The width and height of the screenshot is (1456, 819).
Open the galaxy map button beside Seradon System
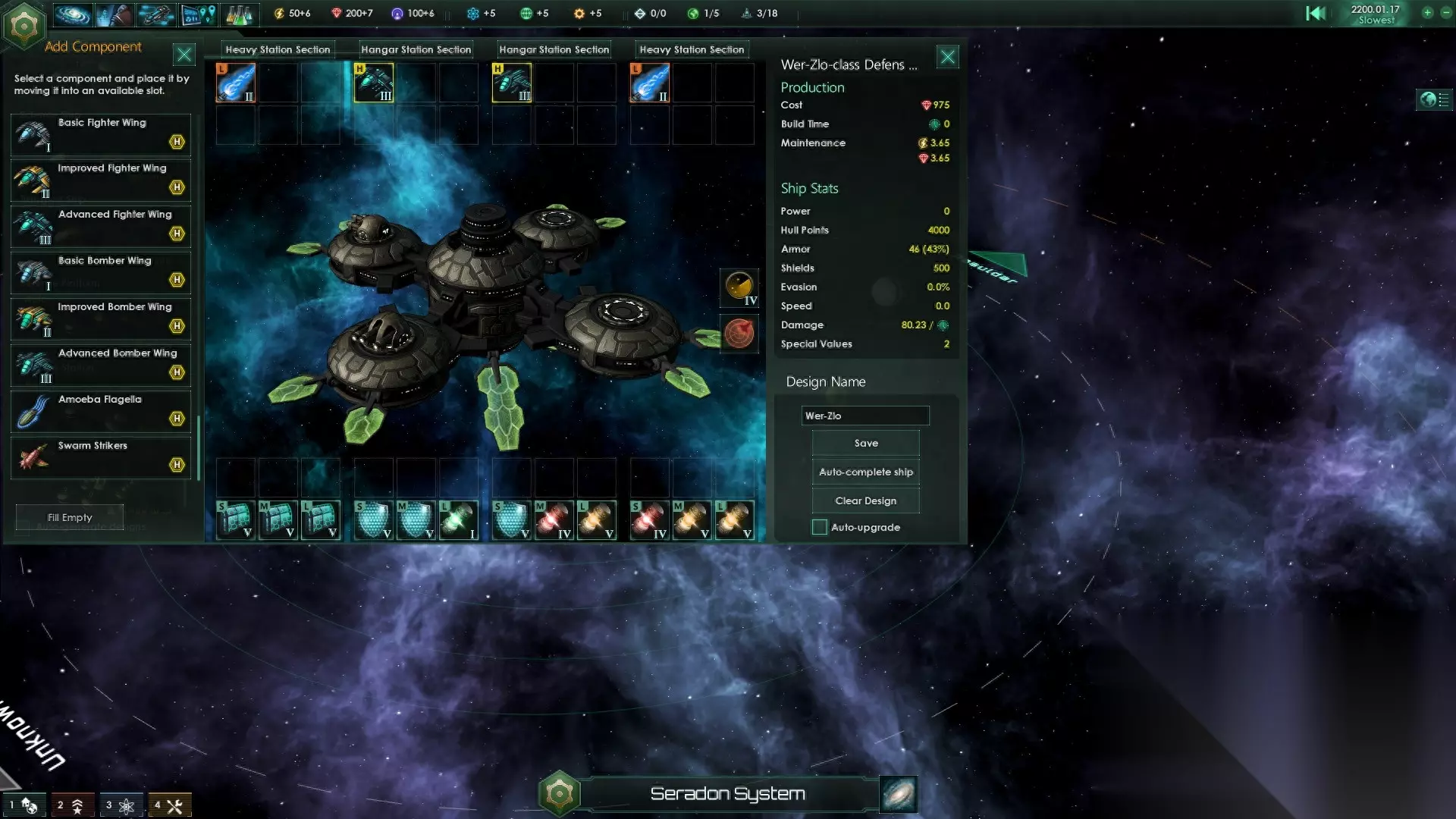899,794
